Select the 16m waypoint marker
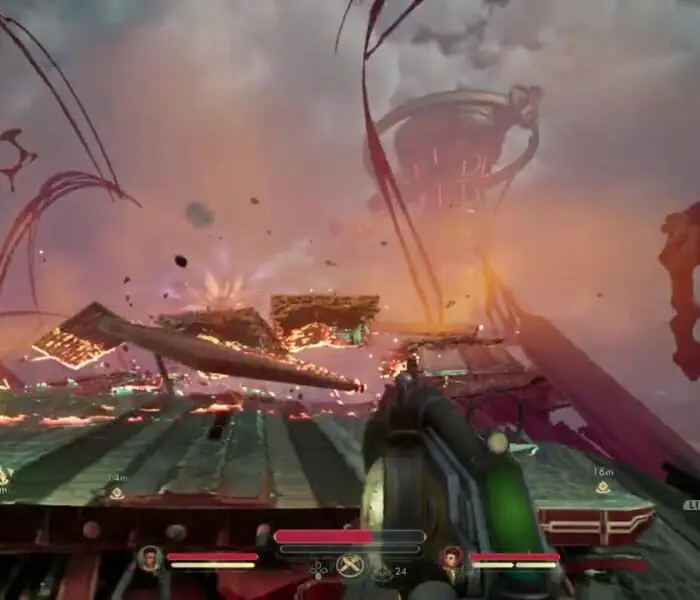 coord(603,487)
